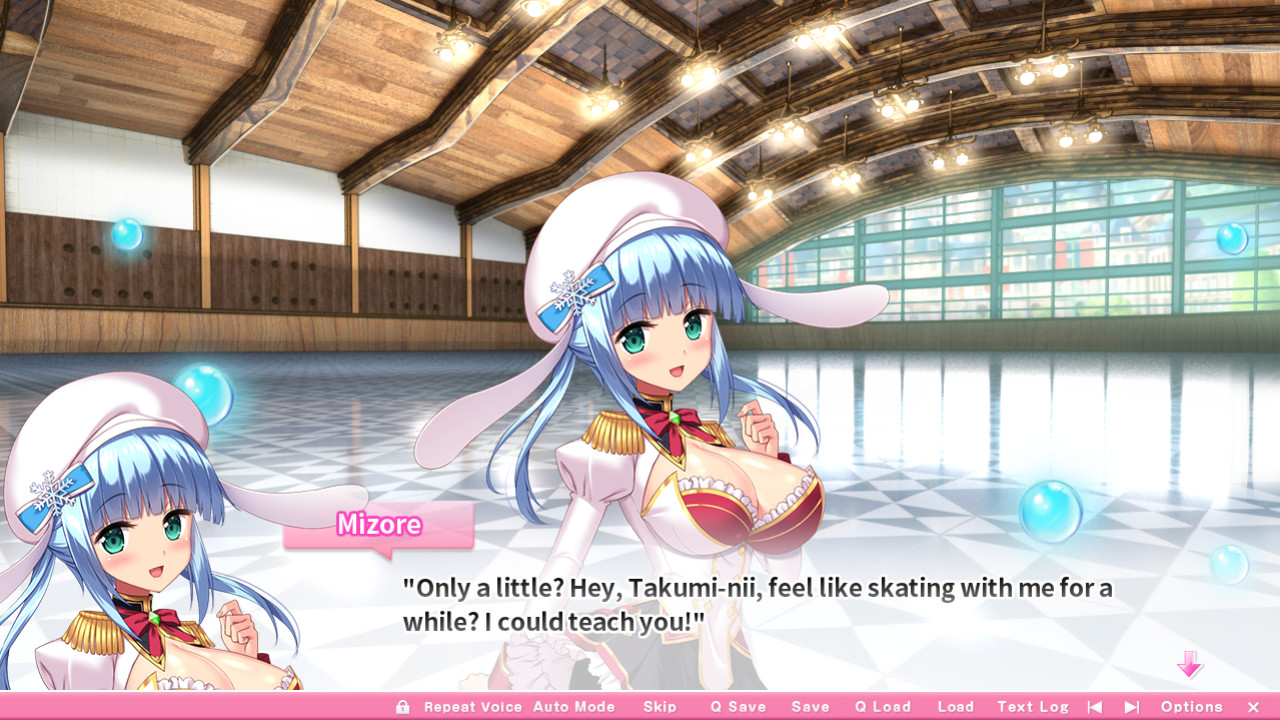Click the lock icon on the menu bar
The image size is (1280, 720).
(x=402, y=706)
